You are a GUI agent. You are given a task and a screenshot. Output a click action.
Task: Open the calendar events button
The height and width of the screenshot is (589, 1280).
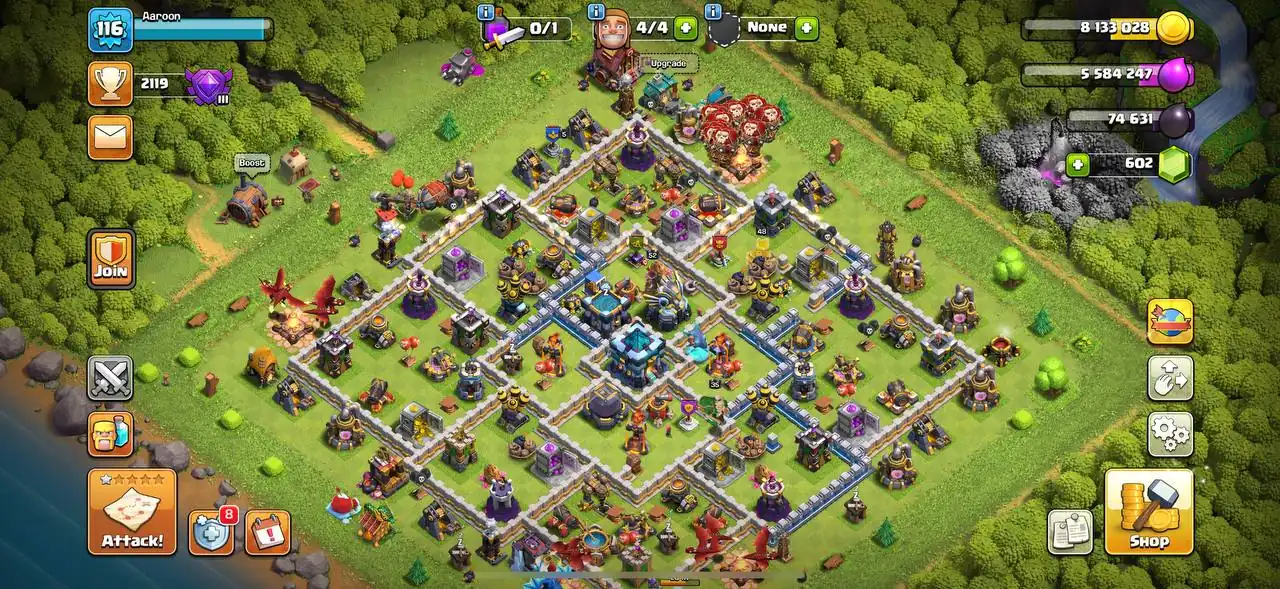click(x=267, y=532)
